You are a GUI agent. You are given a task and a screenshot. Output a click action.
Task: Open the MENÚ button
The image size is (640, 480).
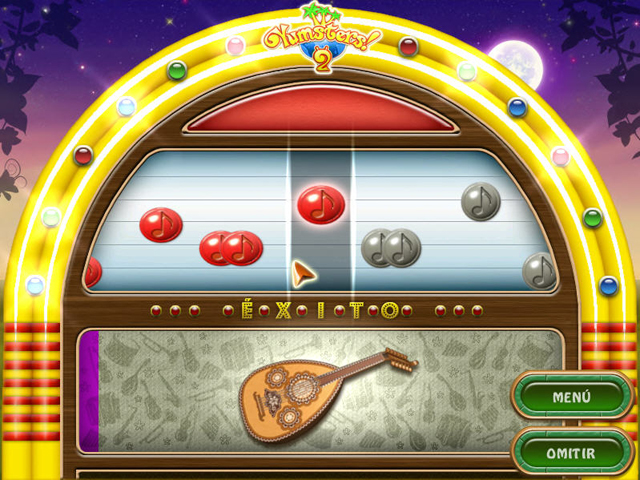pyautogui.click(x=571, y=397)
